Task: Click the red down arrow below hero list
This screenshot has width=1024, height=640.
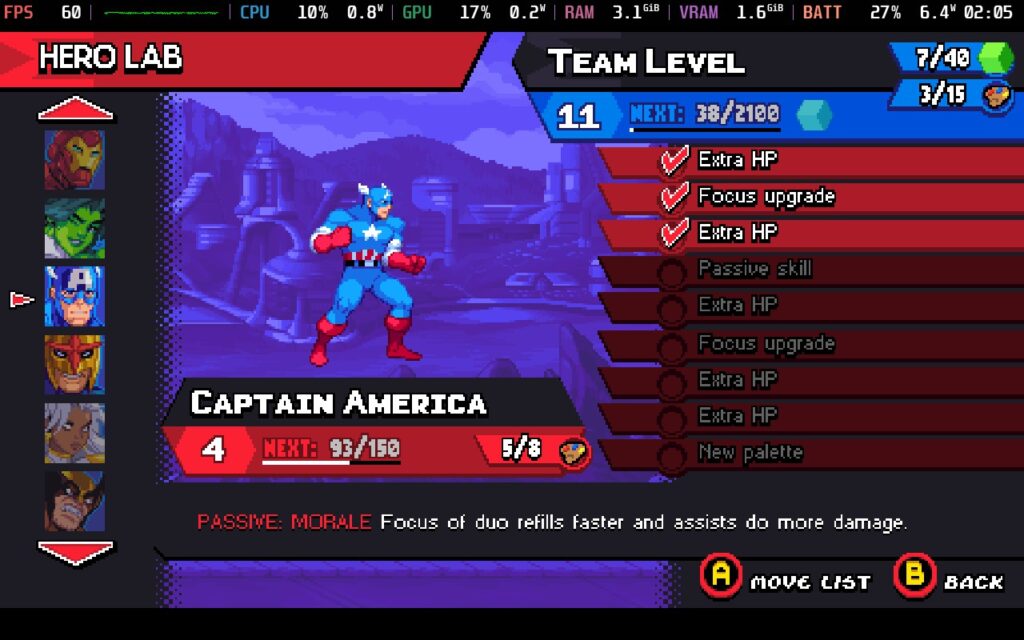Action: tap(76, 550)
